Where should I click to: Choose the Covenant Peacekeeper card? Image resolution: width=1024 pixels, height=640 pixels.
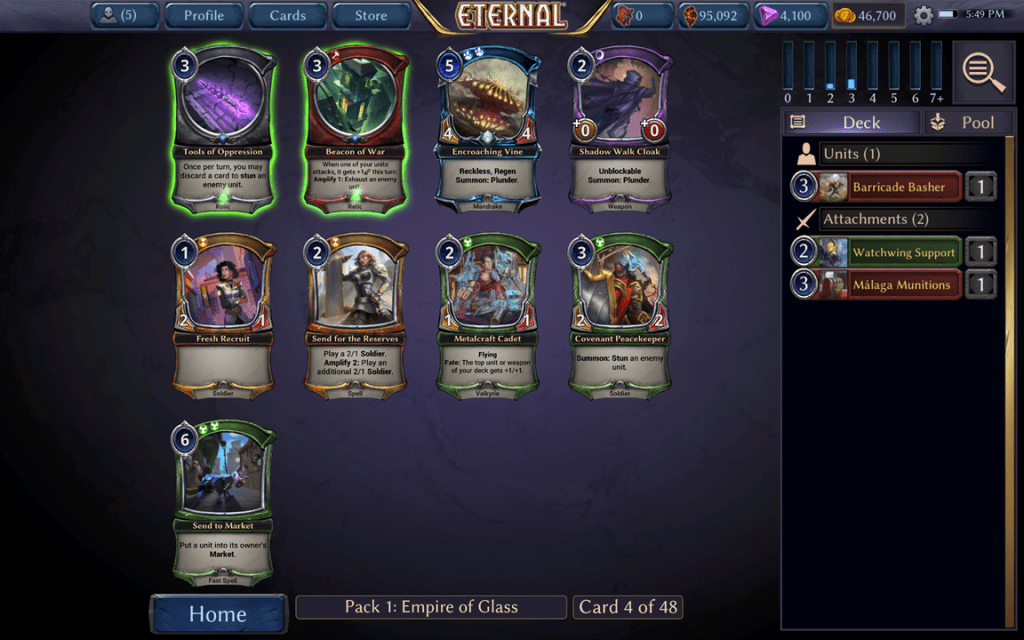coord(620,317)
